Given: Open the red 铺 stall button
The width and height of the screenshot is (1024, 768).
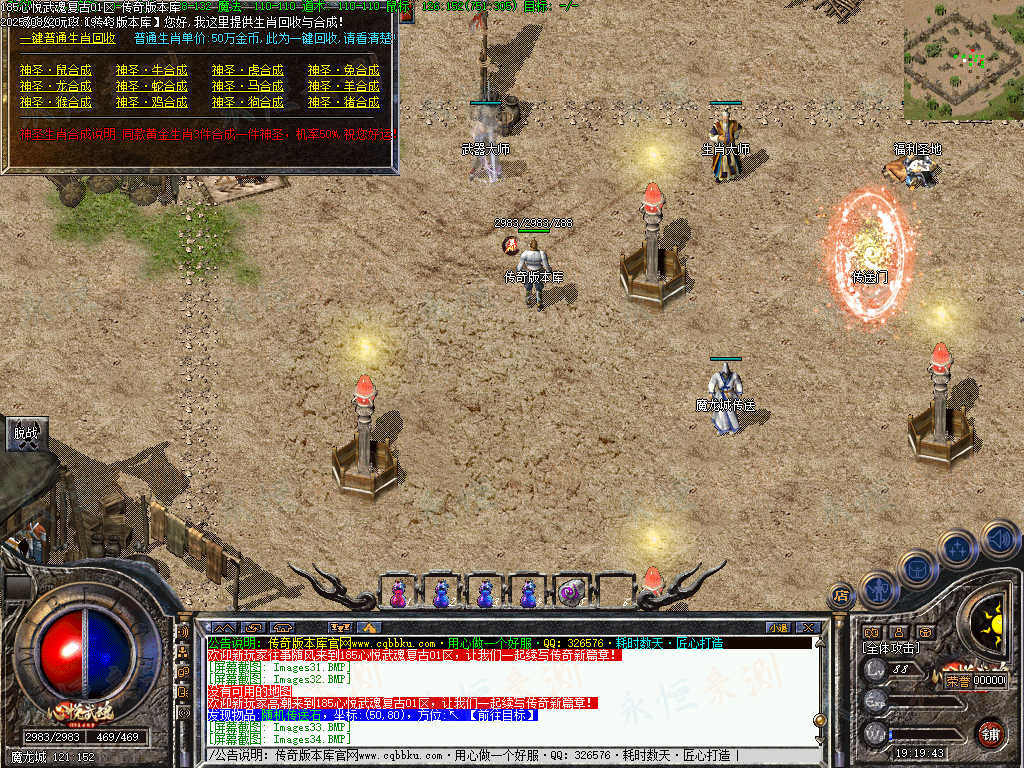Looking at the screenshot, I should tap(990, 734).
